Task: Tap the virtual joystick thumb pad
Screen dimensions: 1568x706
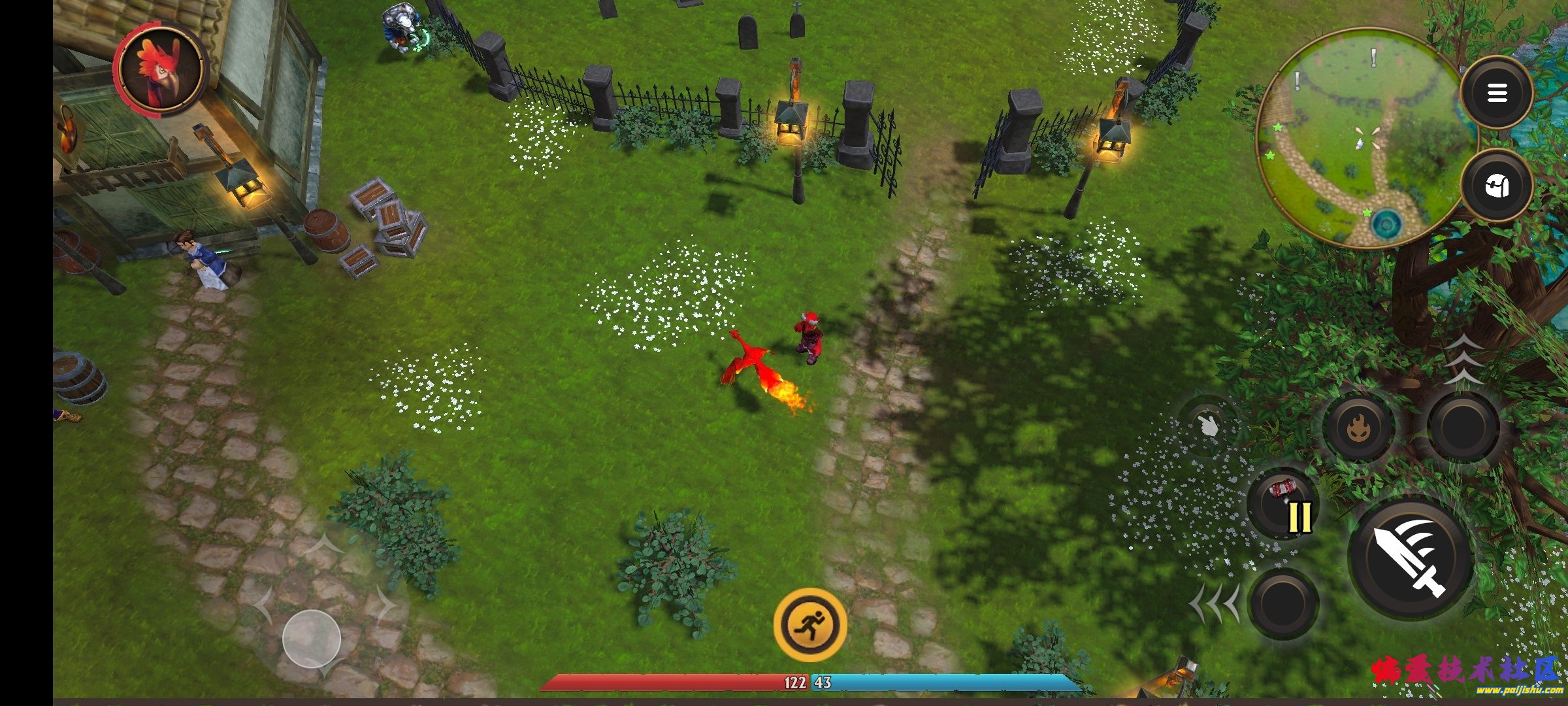Action: (312, 639)
